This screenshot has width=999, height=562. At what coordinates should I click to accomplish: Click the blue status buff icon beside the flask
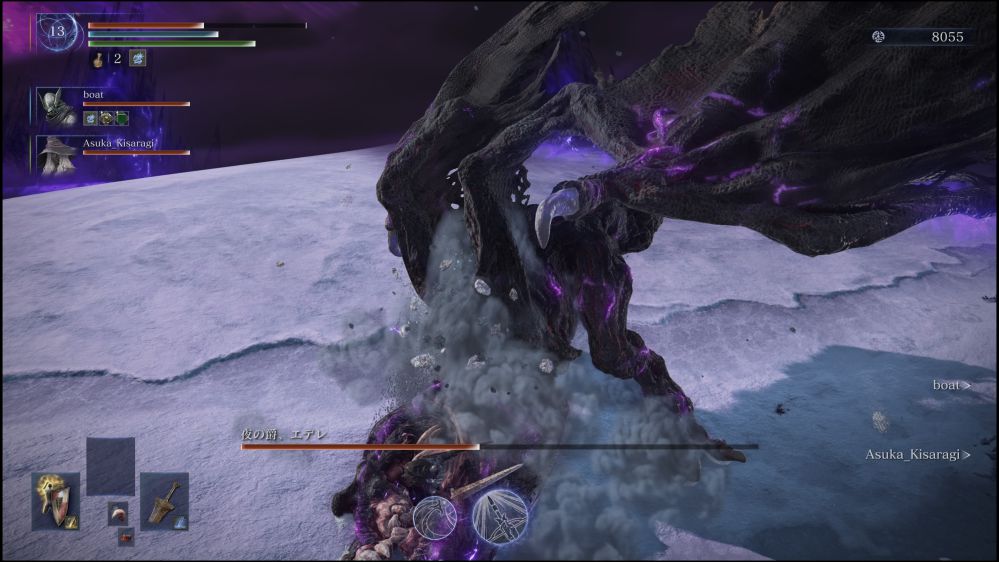click(137, 58)
